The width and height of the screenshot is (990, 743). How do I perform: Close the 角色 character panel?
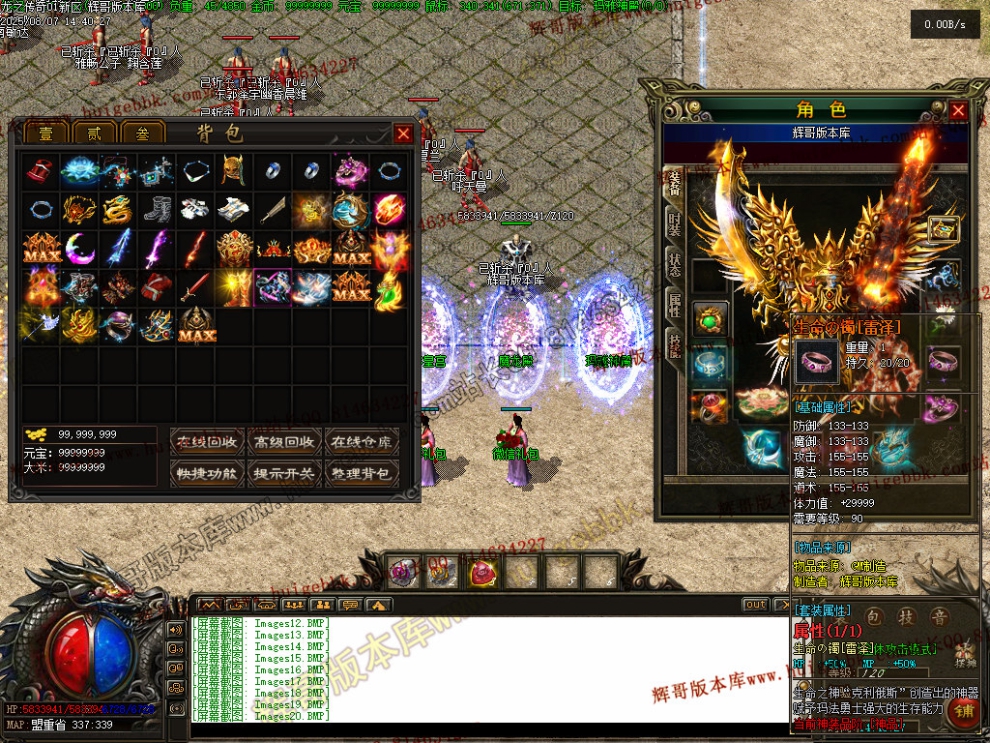(x=958, y=110)
